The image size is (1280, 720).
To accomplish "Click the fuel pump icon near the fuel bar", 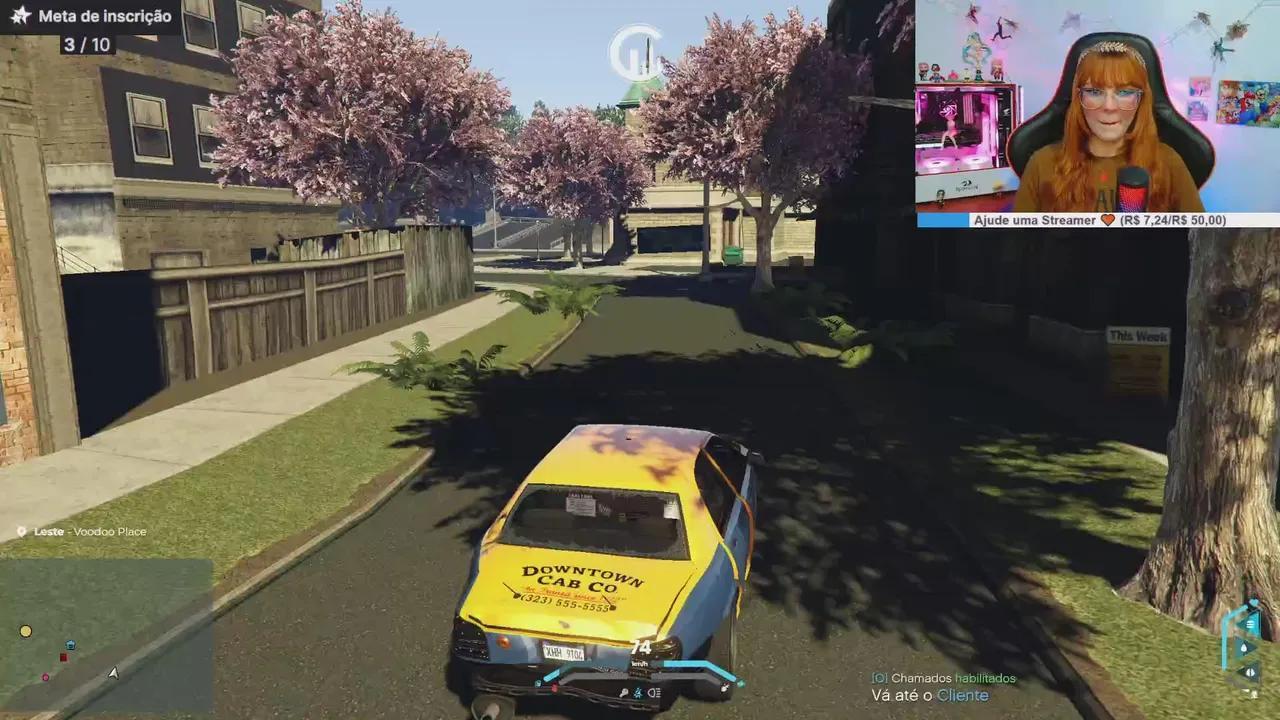I will [724, 688].
